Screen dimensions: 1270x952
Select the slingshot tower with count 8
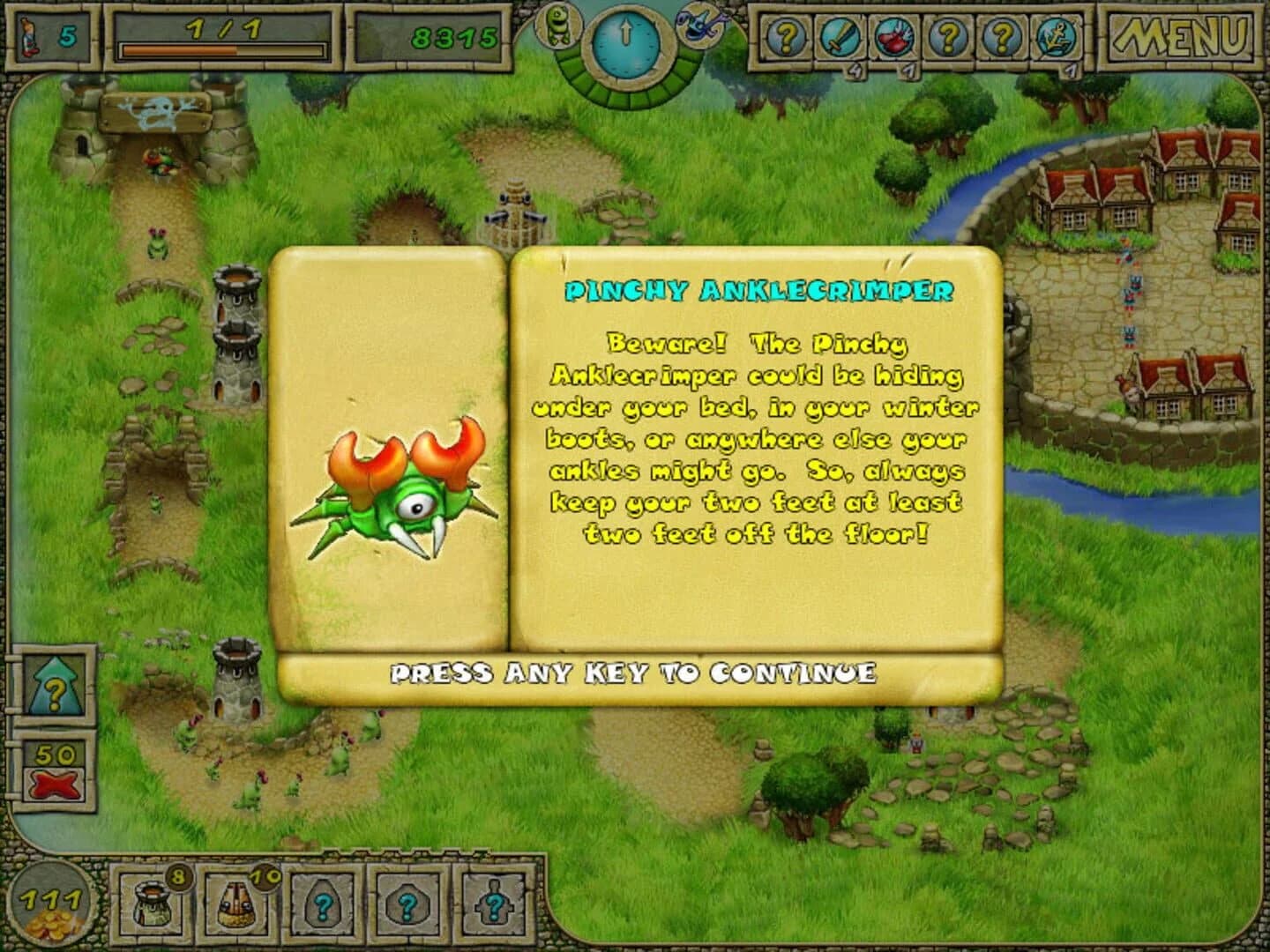point(150,905)
